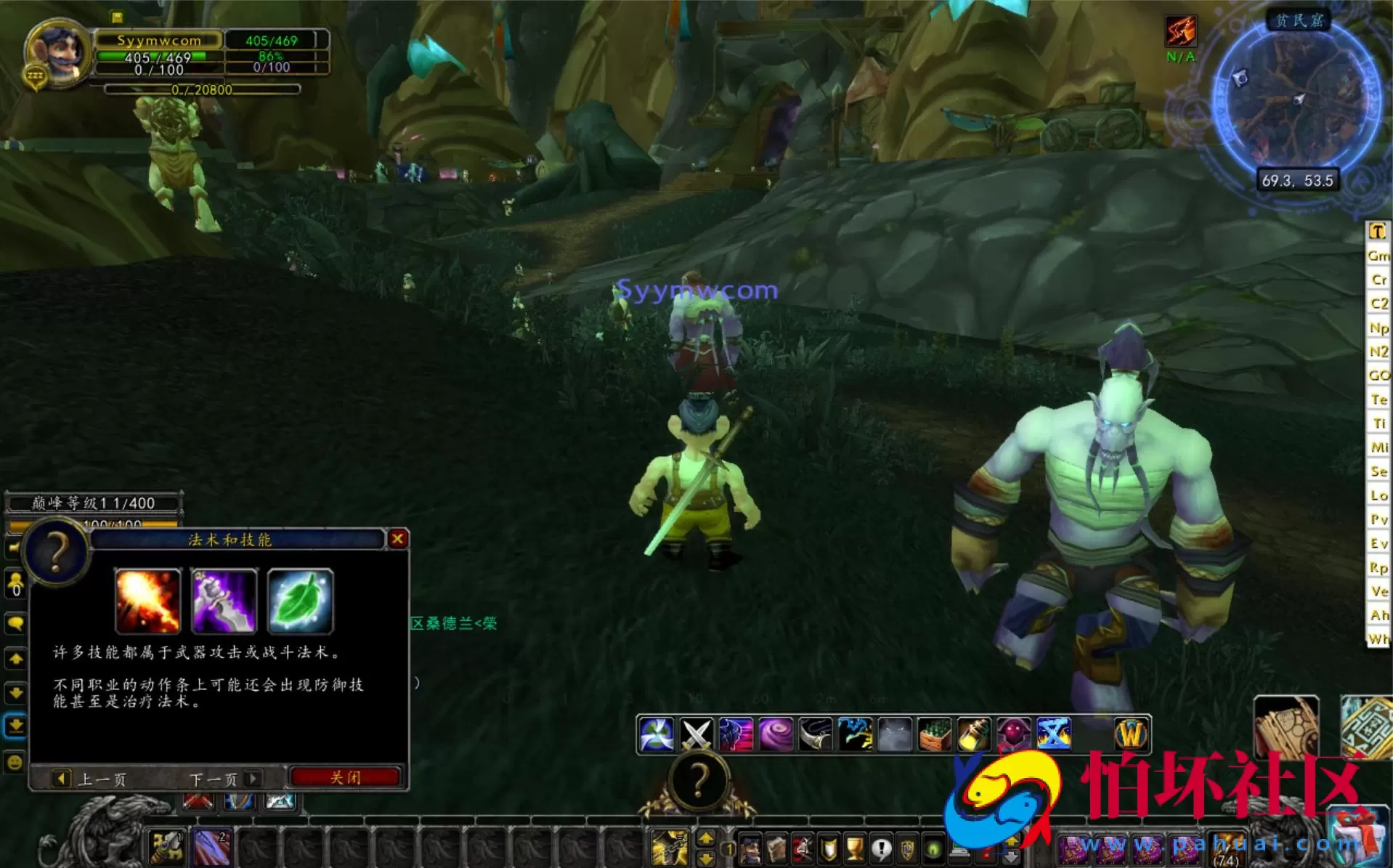This screenshot has height=868, width=1393.
Task: Open the crate of bottles item icon
Action: coord(934,732)
